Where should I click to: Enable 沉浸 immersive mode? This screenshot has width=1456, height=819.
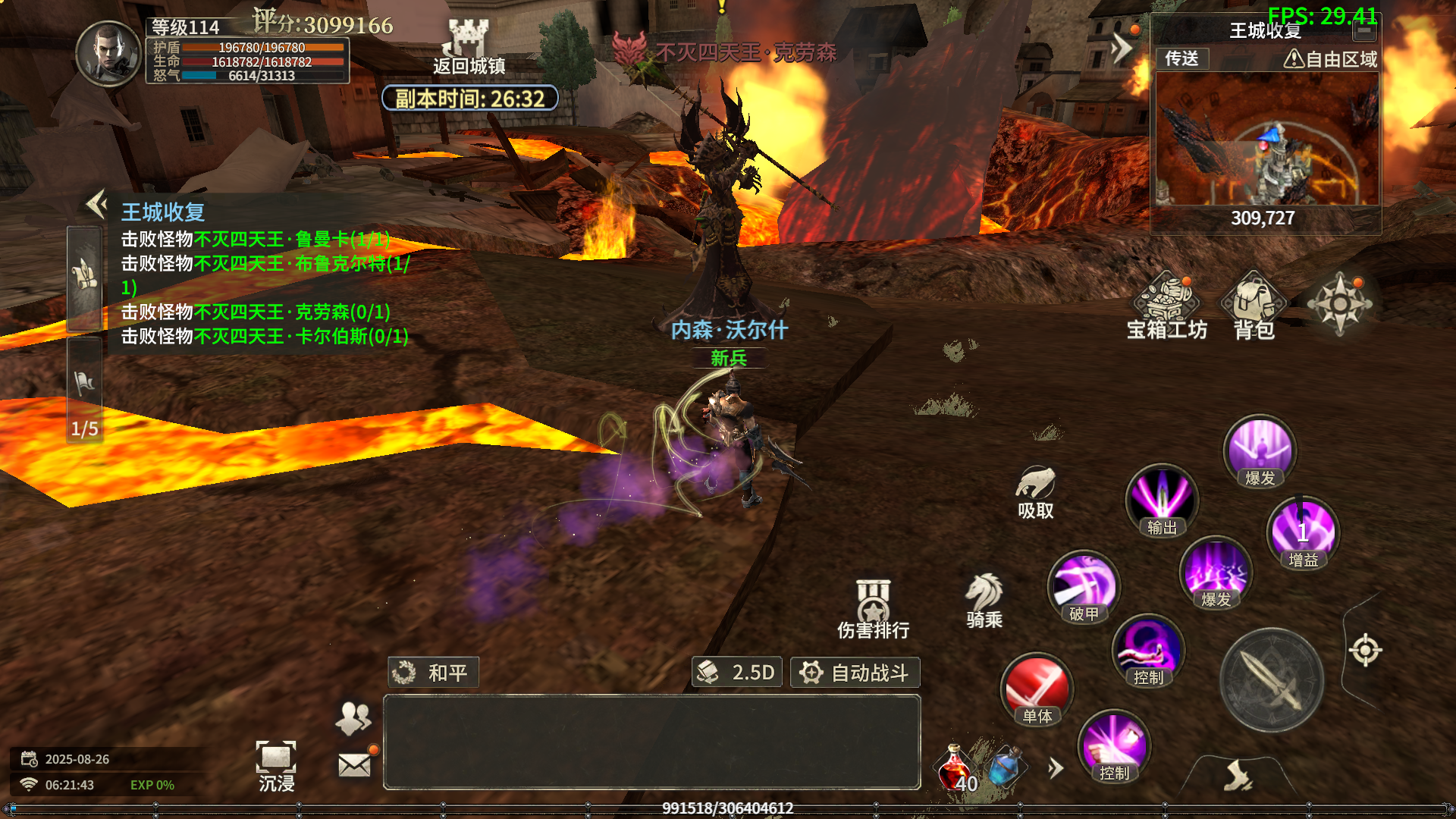[x=276, y=766]
